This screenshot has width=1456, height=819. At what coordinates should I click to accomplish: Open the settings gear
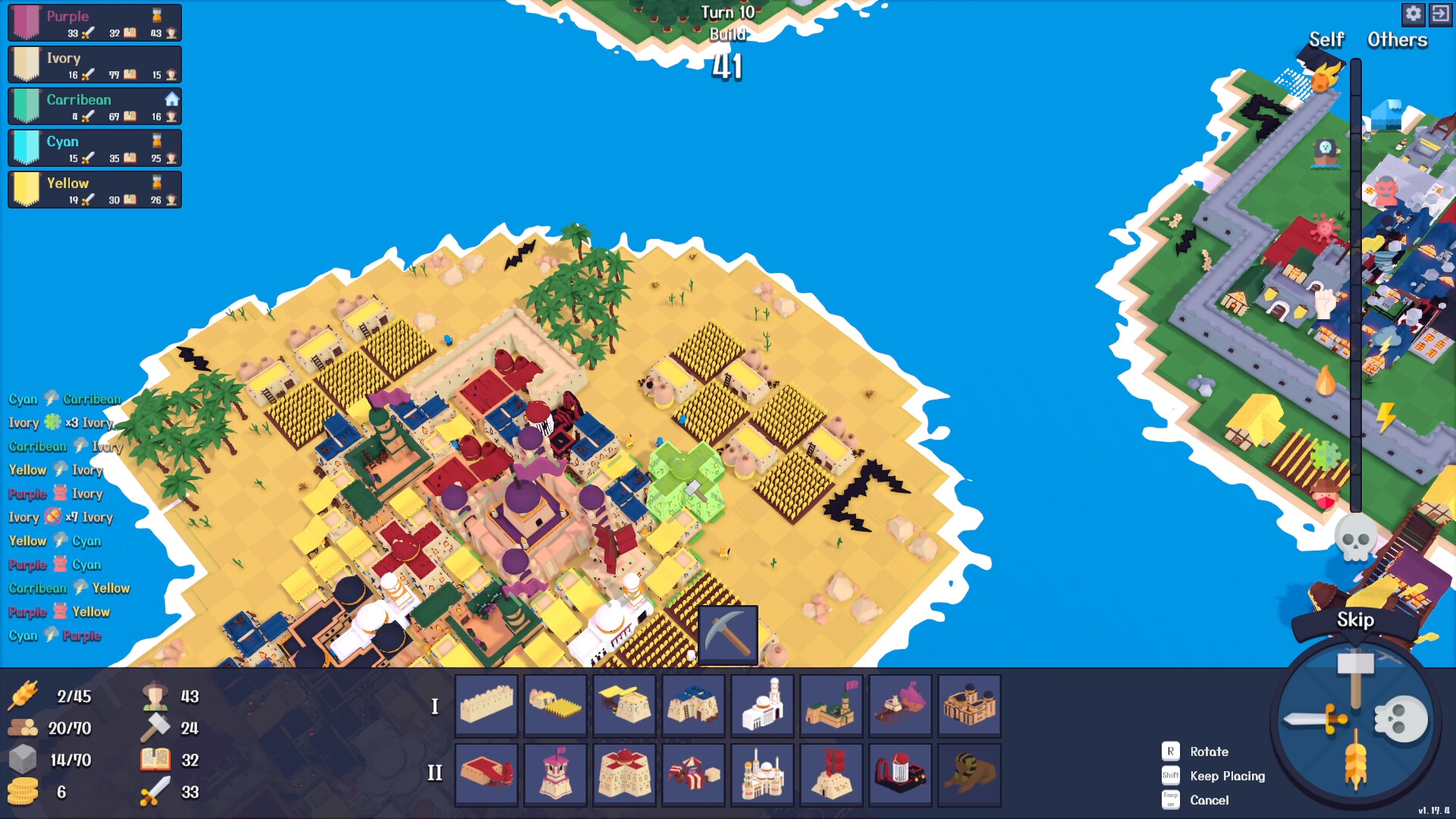coord(1414,14)
